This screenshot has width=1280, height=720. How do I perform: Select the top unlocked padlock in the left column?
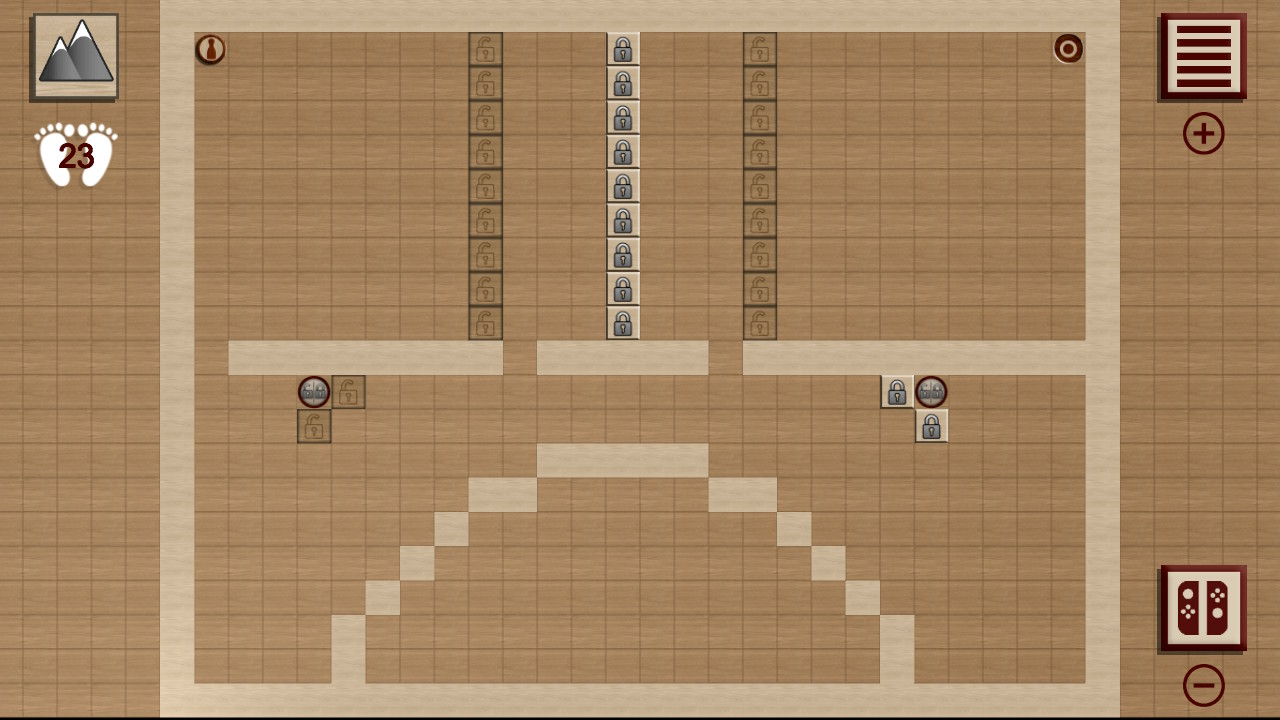tap(485, 50)
